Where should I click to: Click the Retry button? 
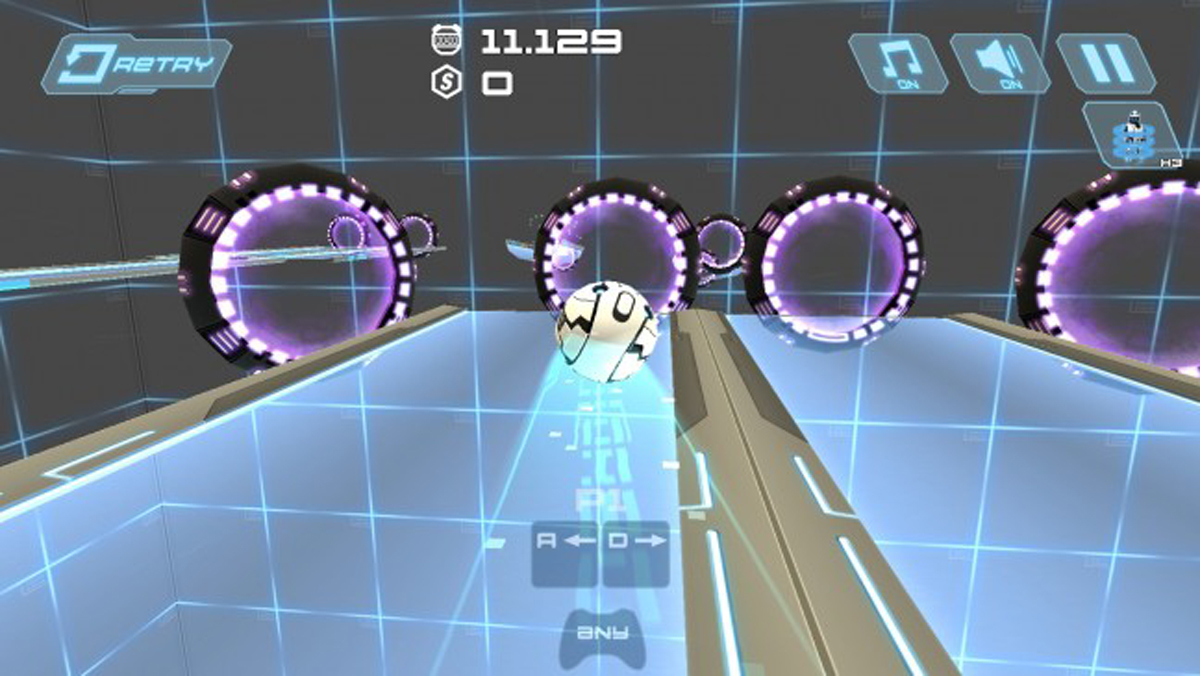click(x=137, y=65)
